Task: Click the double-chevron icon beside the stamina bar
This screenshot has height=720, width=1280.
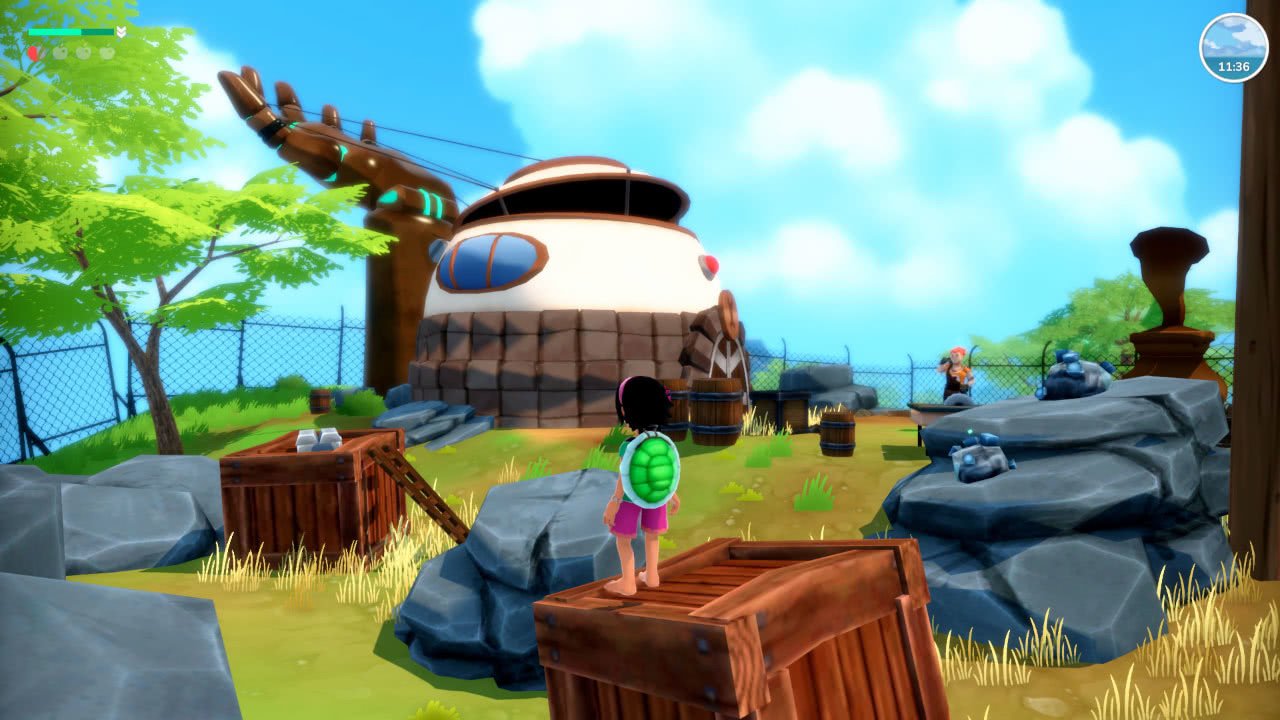Action: coord(121,32)
